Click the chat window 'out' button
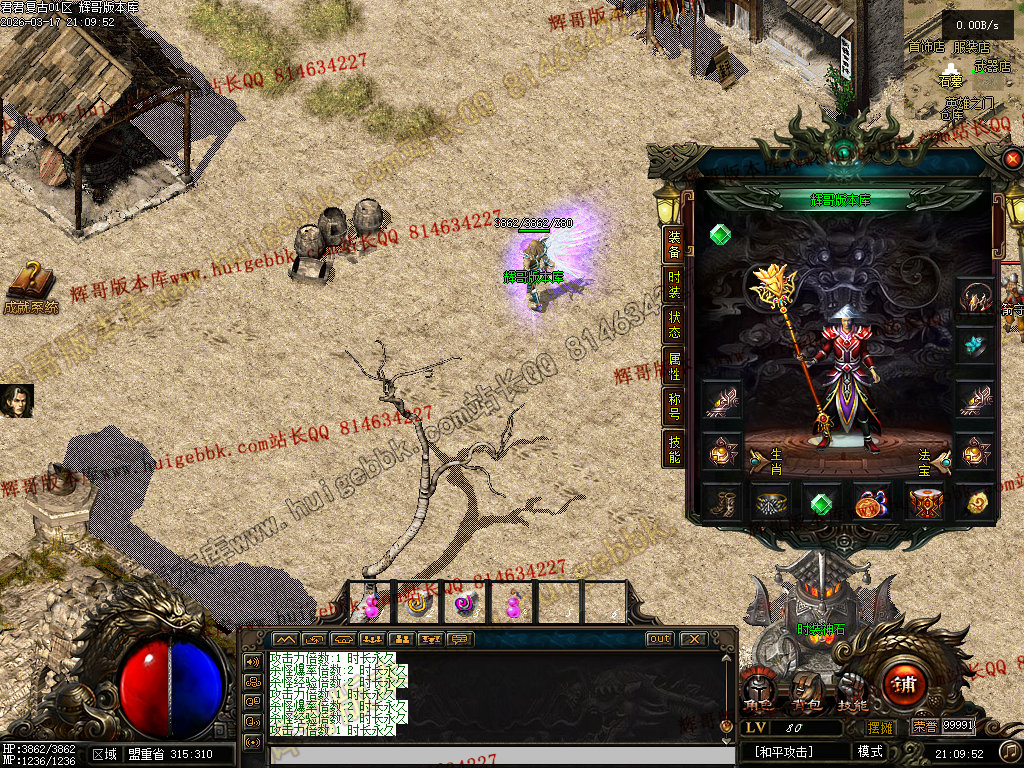 [660, 639]
